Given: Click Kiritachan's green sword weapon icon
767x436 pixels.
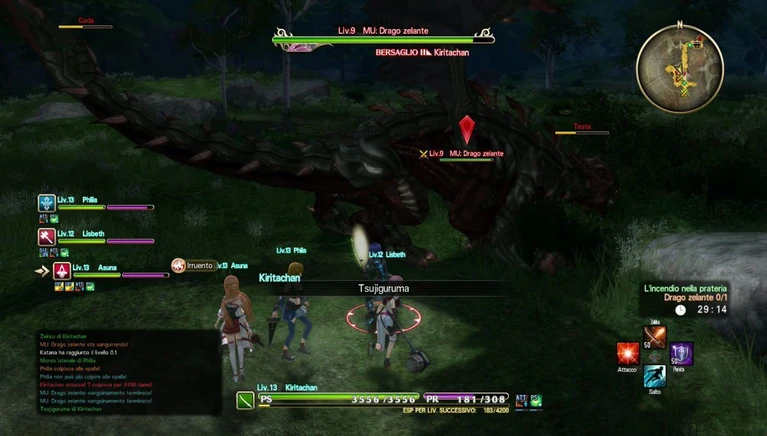Looking at the screenshot, I should (x=245, y=400).
